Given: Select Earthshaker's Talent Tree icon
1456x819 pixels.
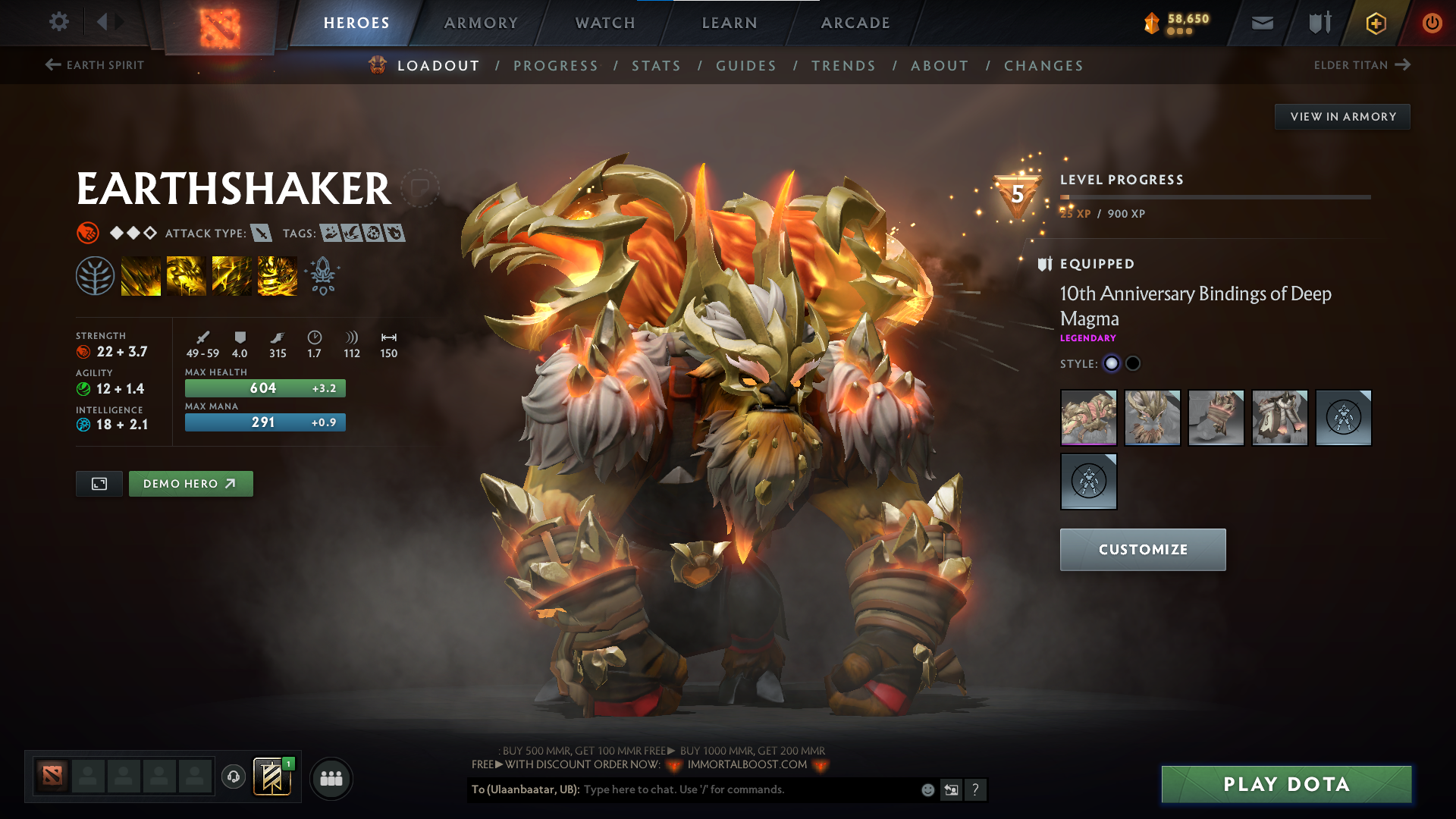Looking at the screenshot, I should (96, 275).
